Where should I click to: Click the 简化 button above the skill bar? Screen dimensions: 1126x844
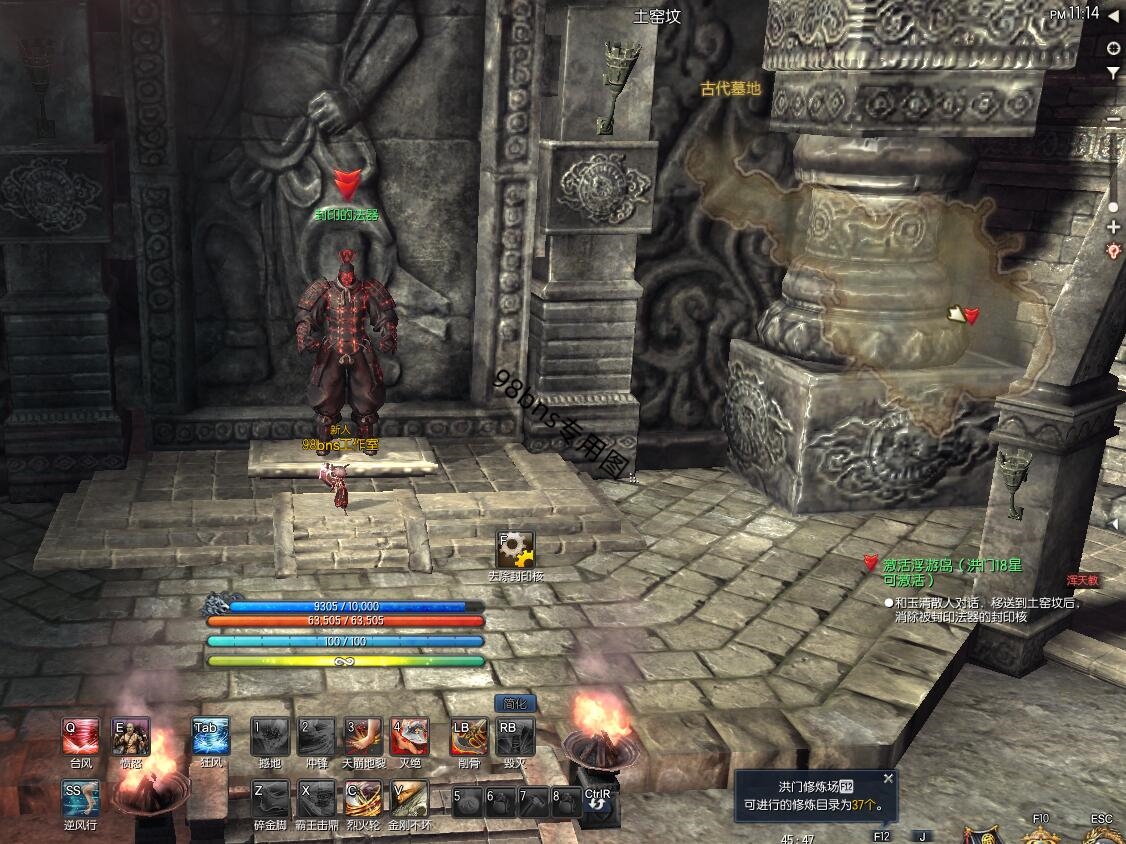tap(515, 704)
